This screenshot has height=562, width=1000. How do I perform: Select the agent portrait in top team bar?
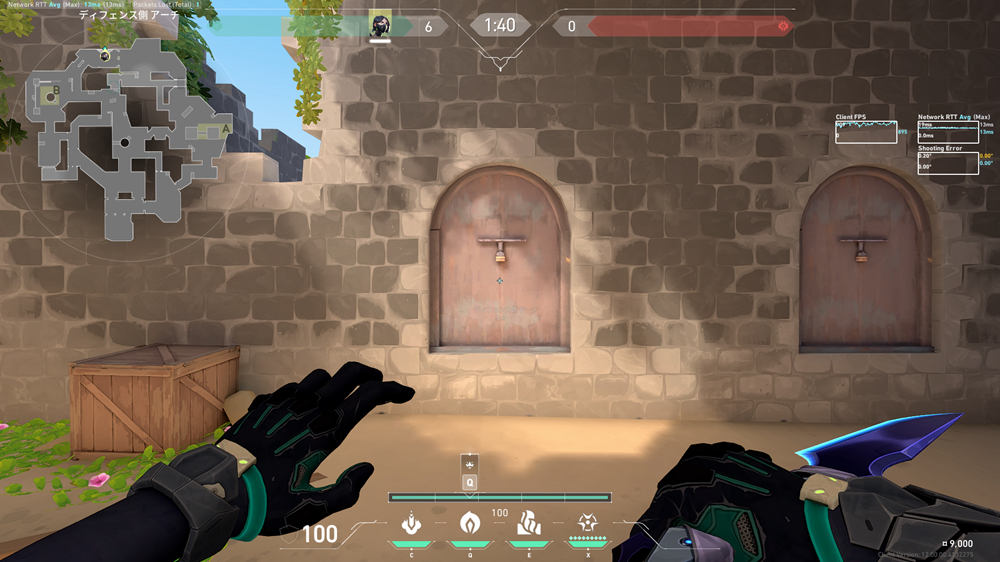pyautogui.click(x=380, y=25)
